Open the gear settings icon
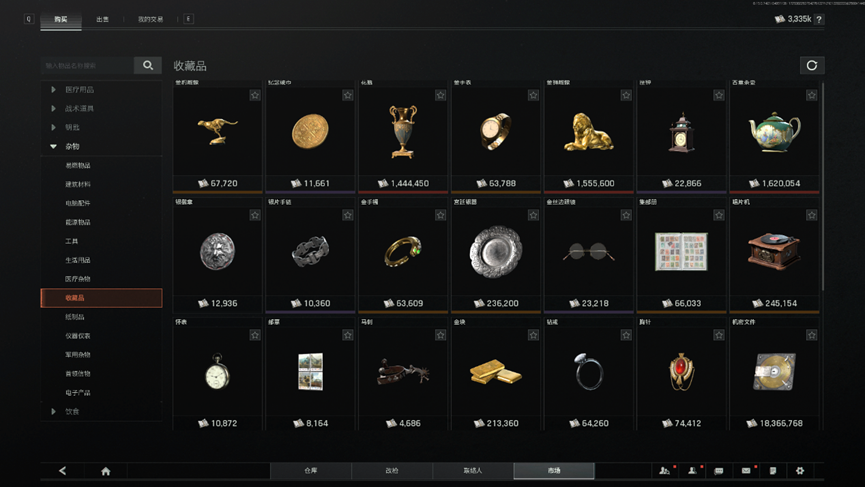Screen dimensions: 865x487 799,471
